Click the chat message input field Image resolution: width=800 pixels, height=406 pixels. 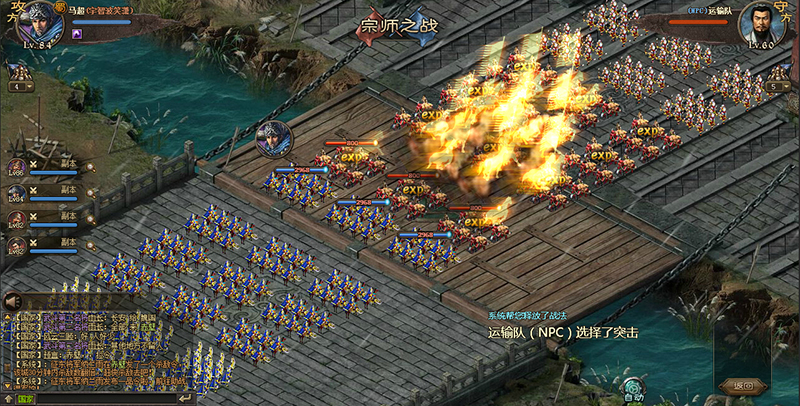pos(100,398)
